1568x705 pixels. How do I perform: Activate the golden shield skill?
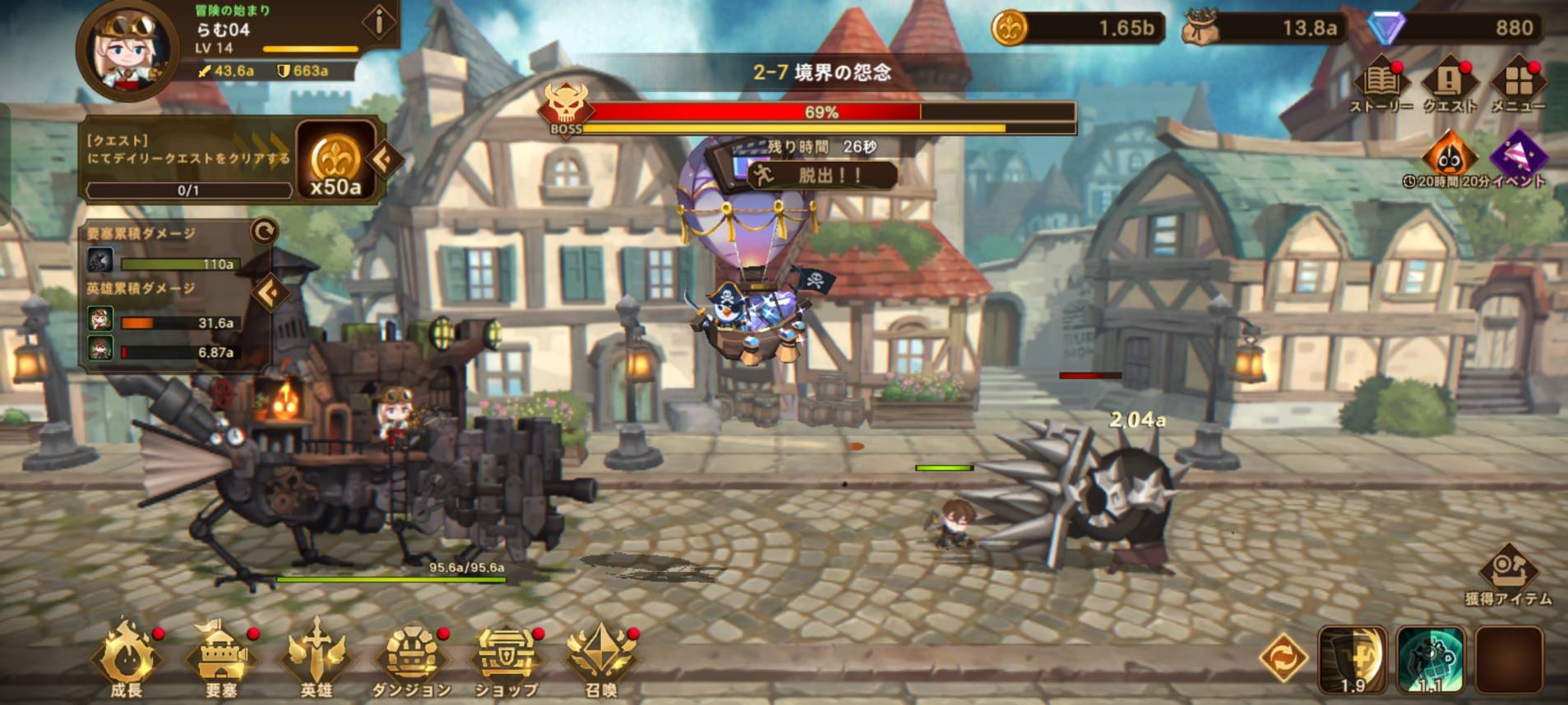click(1353, 658)
